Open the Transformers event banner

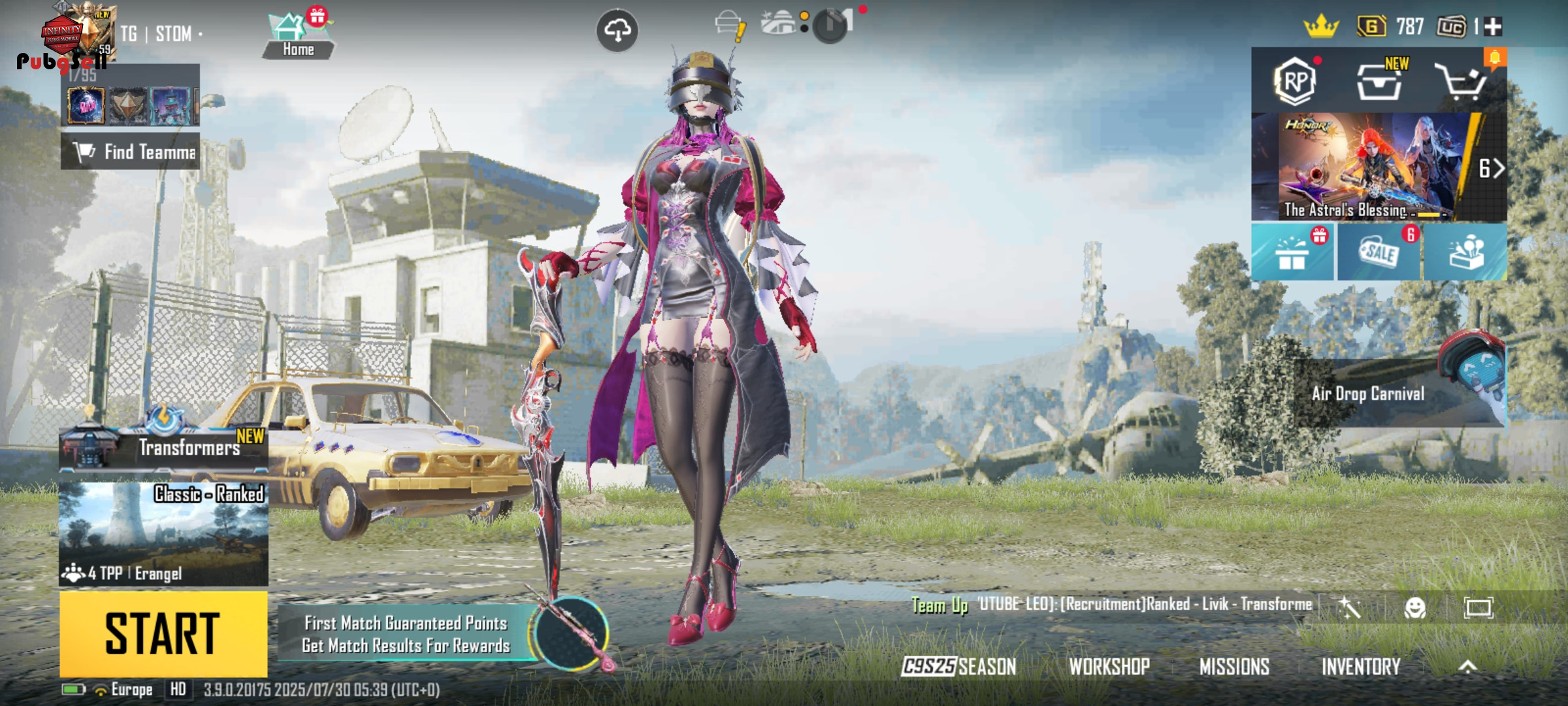(163, 446)
